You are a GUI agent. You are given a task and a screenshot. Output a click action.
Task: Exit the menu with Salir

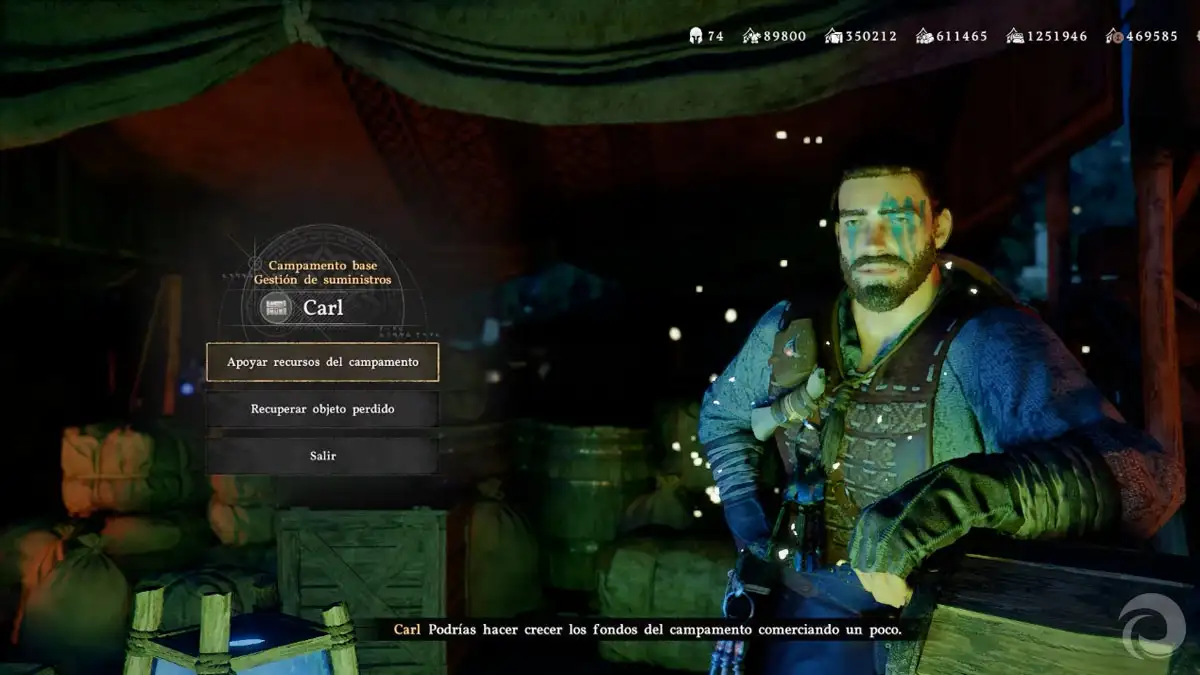coord(322,456)
